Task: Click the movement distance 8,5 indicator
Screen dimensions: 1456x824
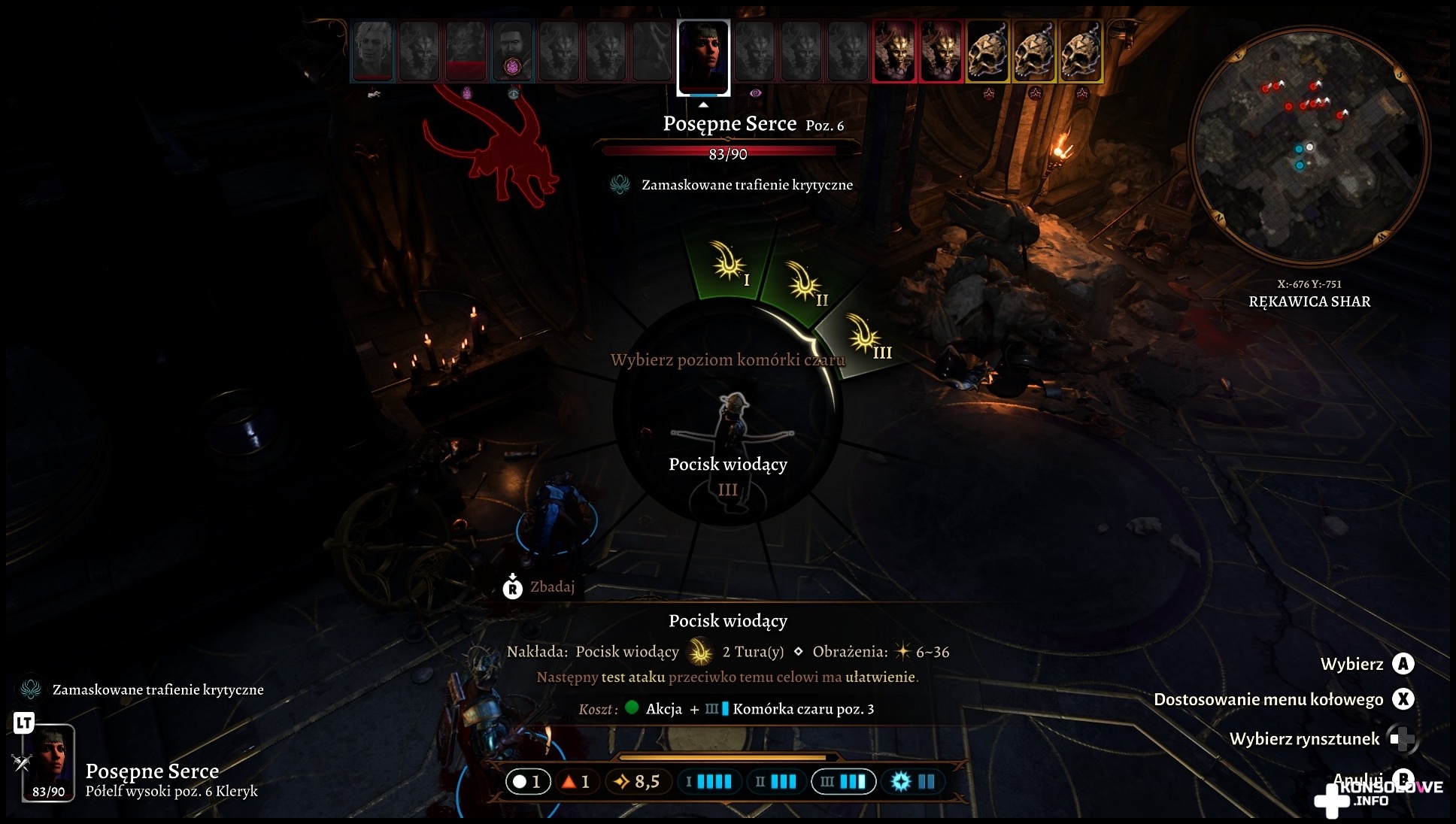Action: [x=637, y=782]
